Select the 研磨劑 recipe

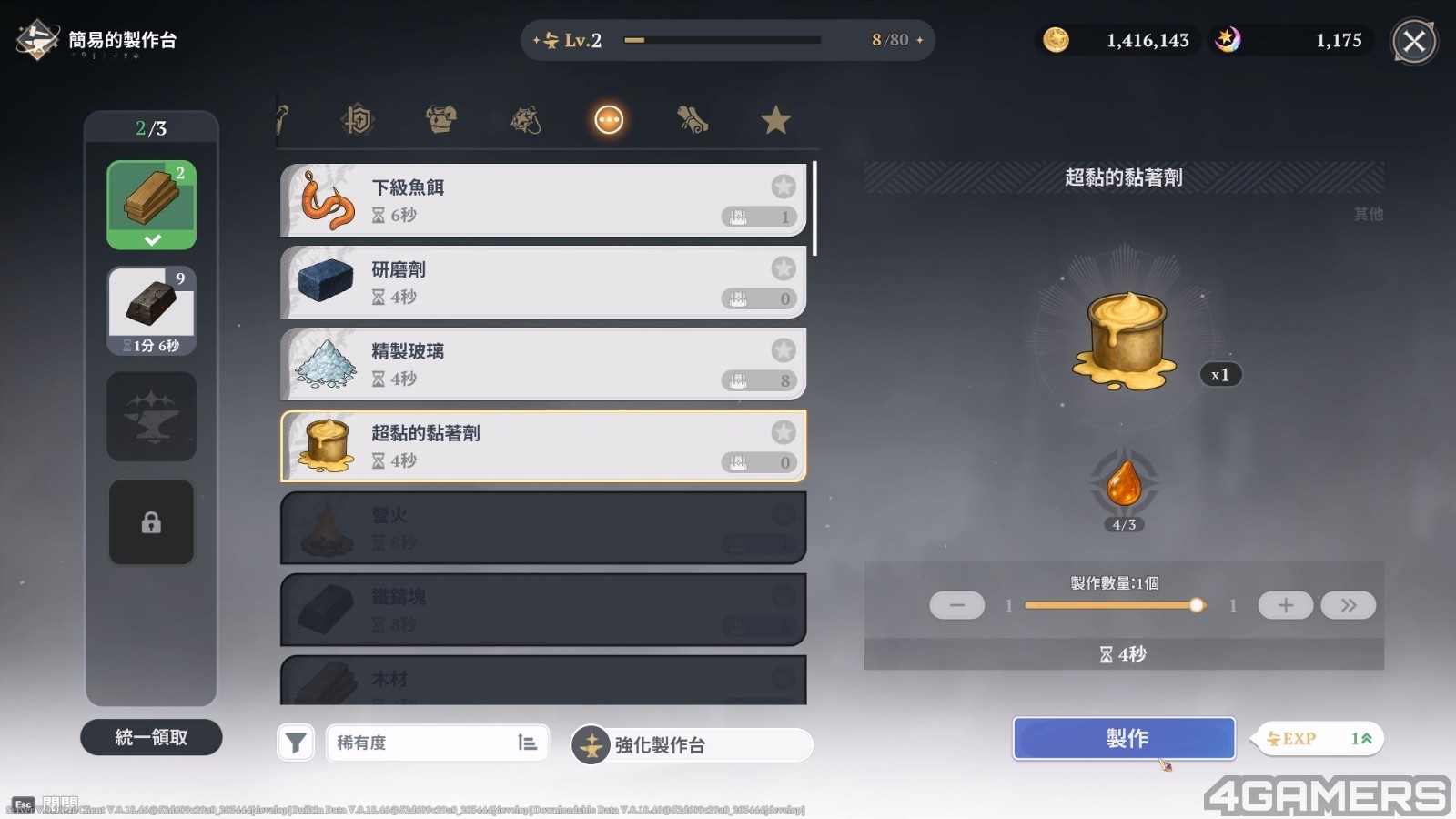tap(543, 282)
